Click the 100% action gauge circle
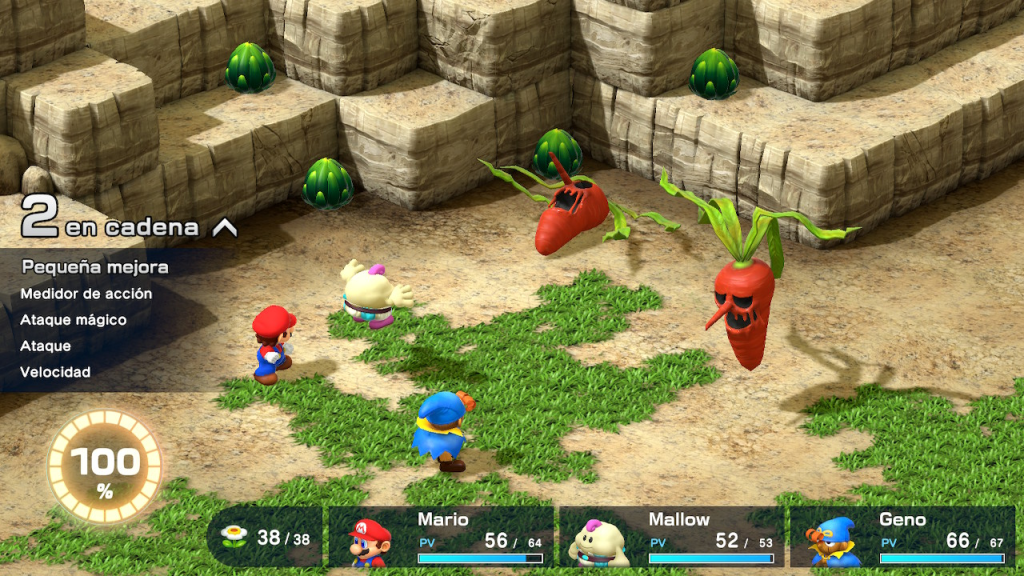The height and width of the screenshot is (576, 1024). (105, 466)
